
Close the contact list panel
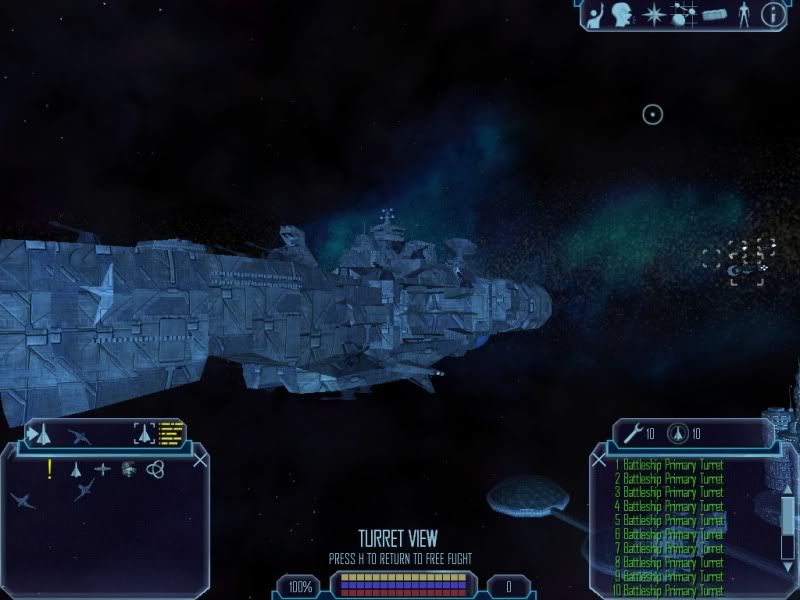coord(201,460)
